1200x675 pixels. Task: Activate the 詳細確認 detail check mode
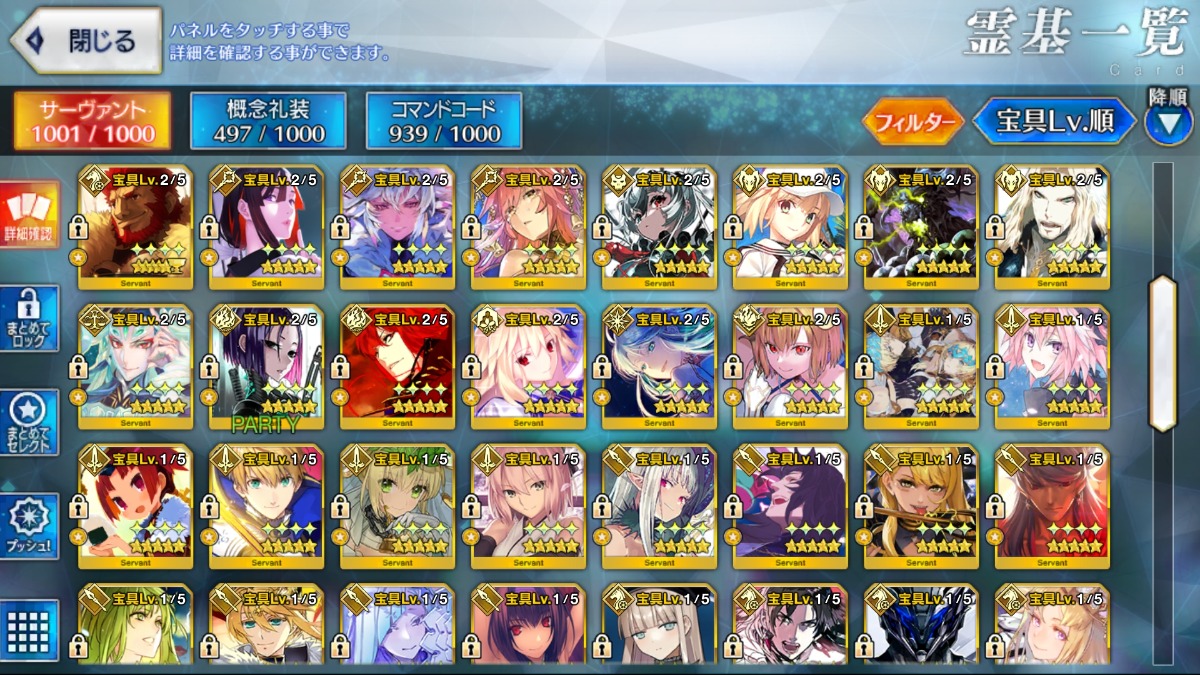point(29,215)
